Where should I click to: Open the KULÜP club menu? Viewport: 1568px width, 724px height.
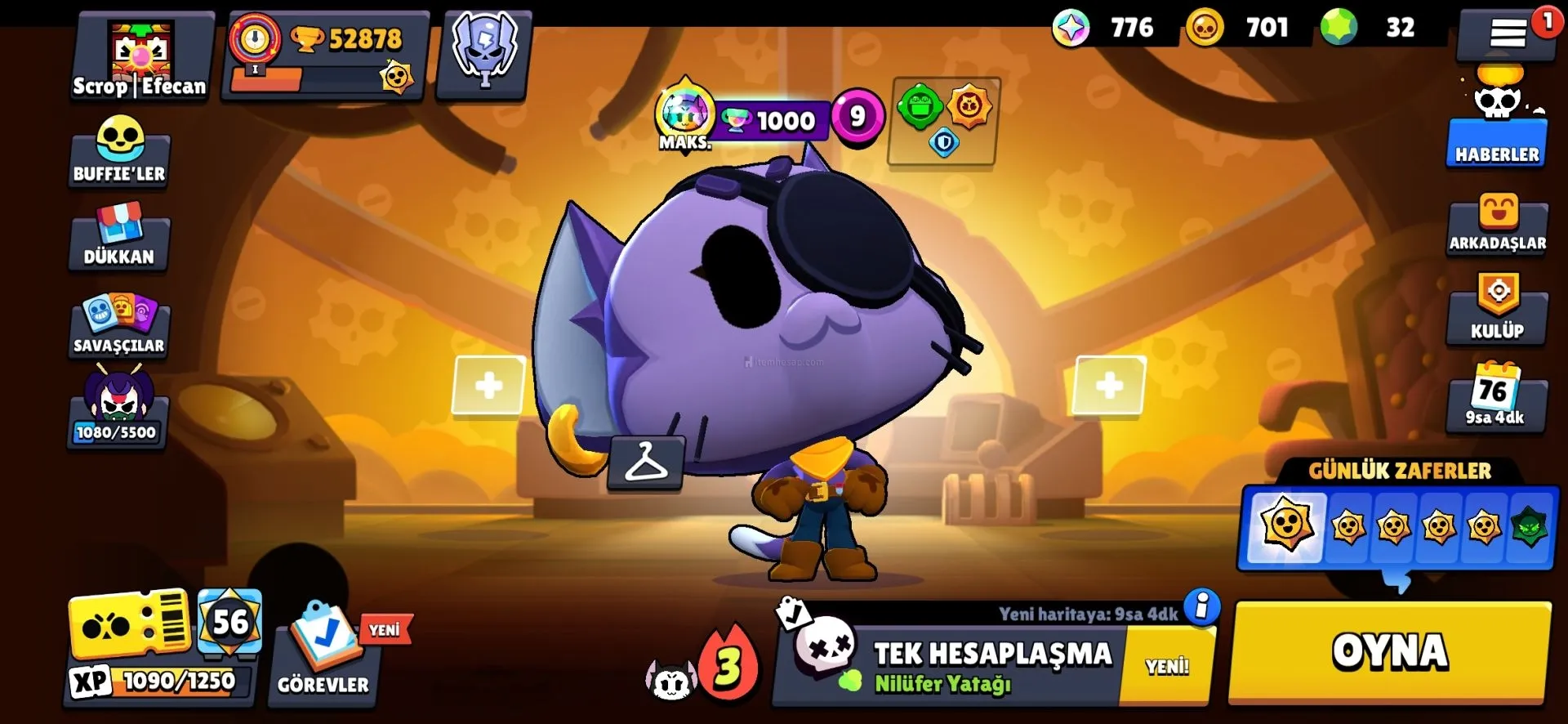tap(1497, 311)
